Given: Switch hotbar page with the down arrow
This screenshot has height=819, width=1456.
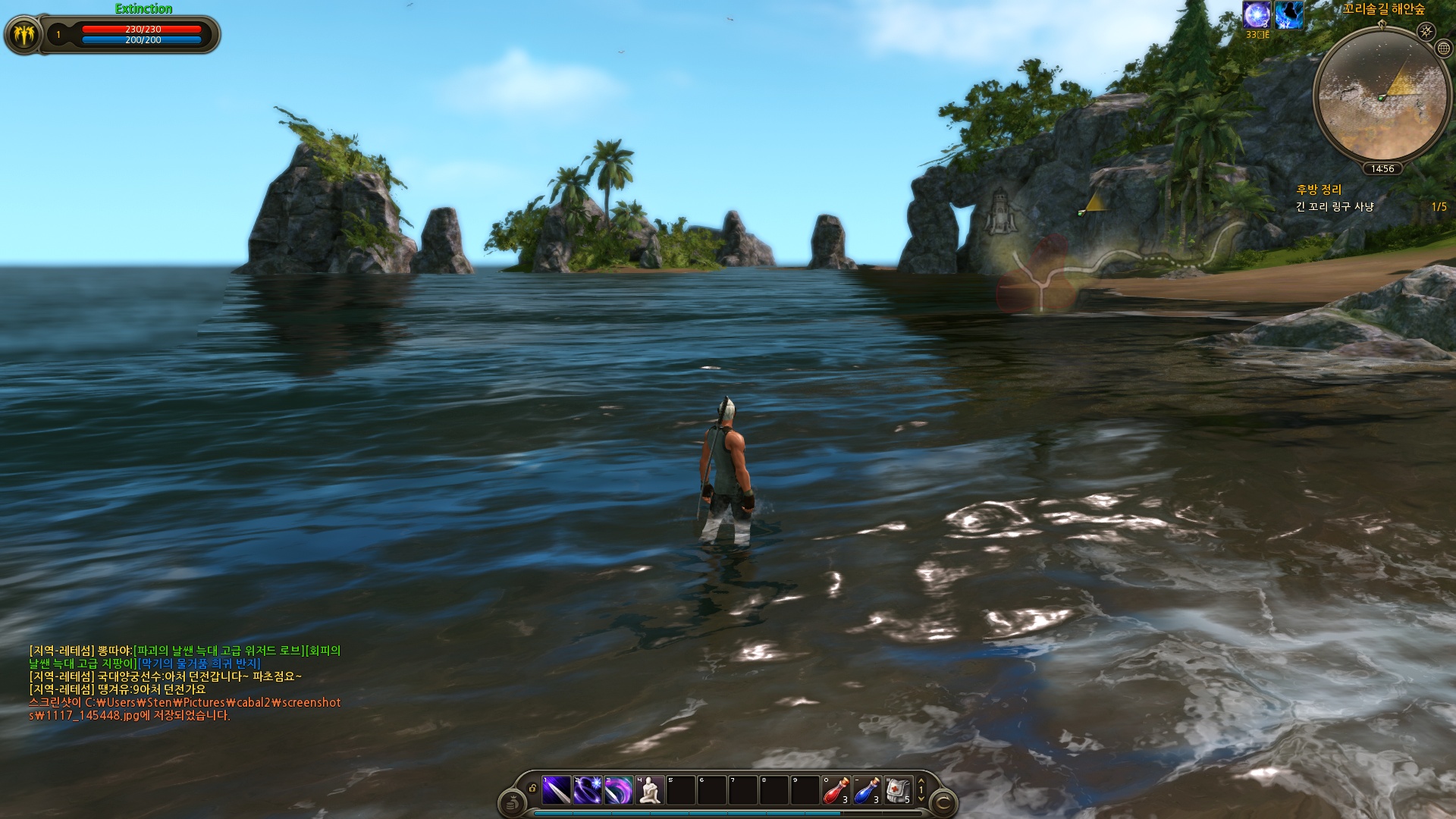Looking at the screenshot, I should pyautogui.click(x=921, y=799).
